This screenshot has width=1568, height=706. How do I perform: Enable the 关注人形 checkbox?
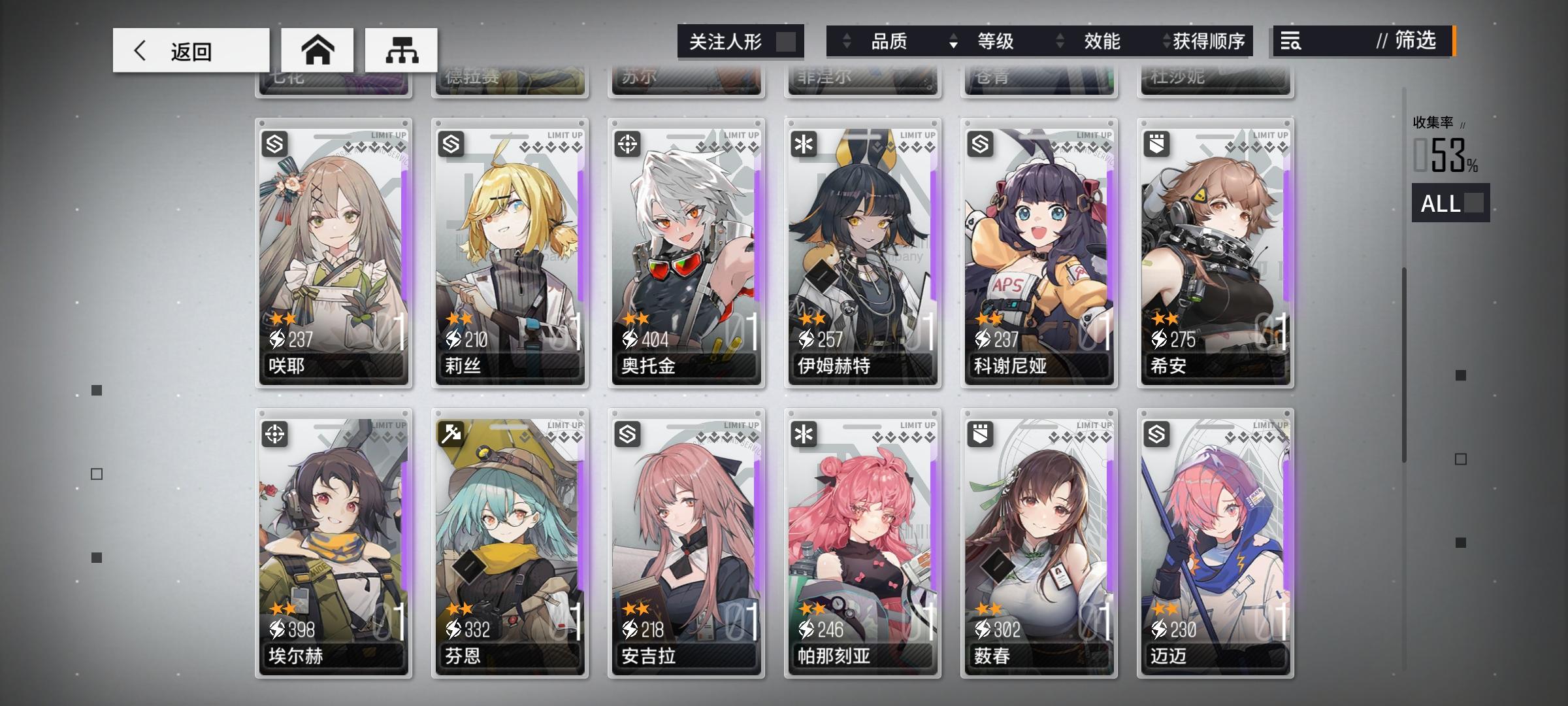click(x=787, y=41)
